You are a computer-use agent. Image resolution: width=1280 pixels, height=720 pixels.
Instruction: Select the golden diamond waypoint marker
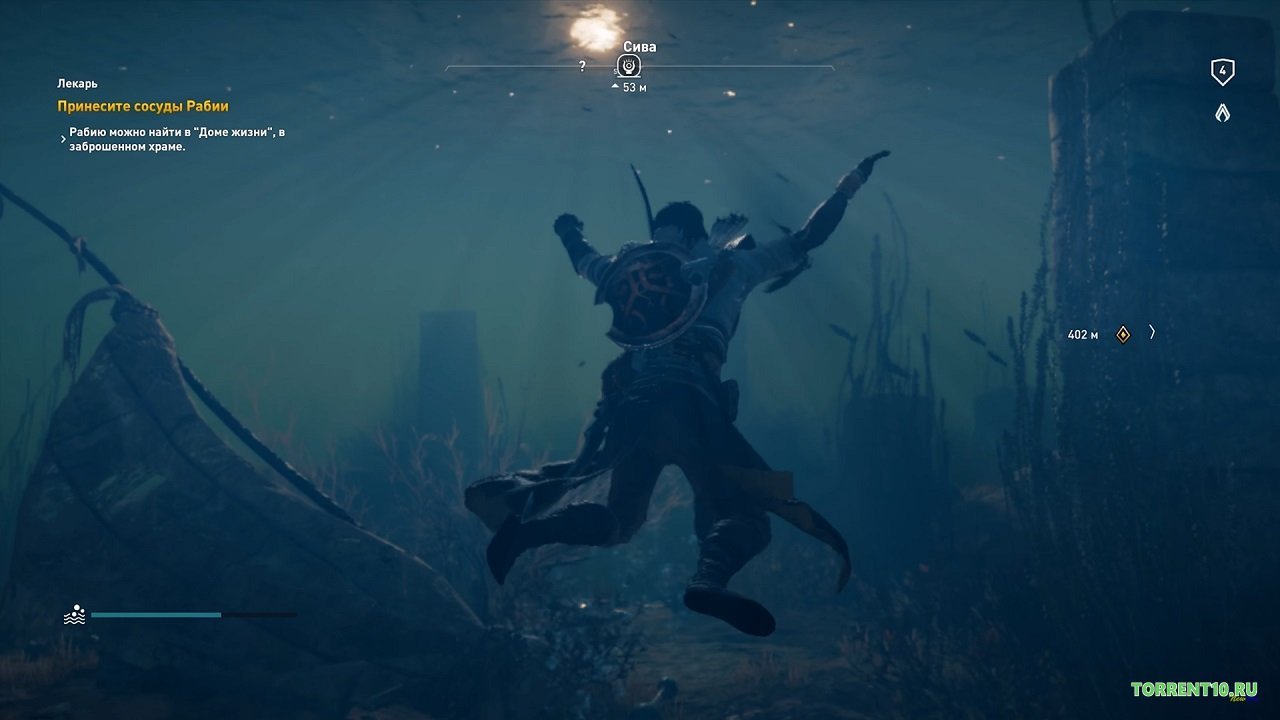coord(1122,334)
